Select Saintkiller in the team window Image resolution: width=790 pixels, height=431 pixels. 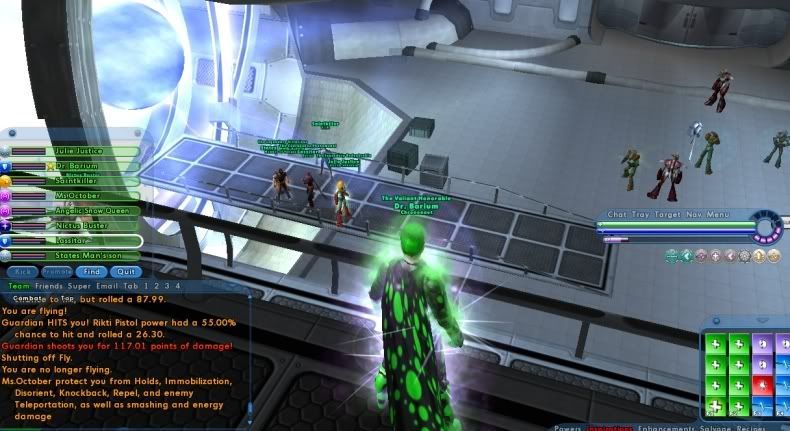(75, 181)
